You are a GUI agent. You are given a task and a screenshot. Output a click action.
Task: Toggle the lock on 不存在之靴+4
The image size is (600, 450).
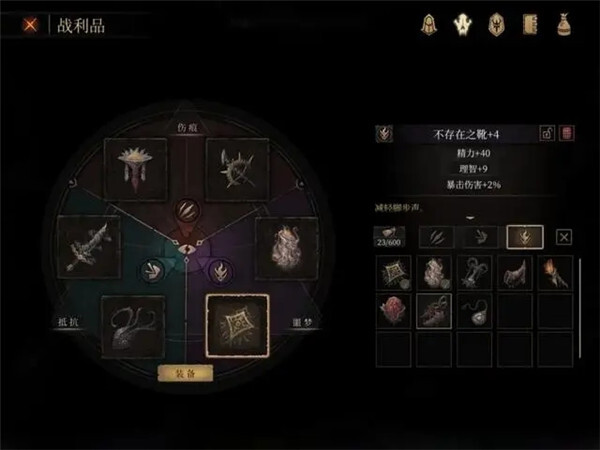tap(547, 133)
